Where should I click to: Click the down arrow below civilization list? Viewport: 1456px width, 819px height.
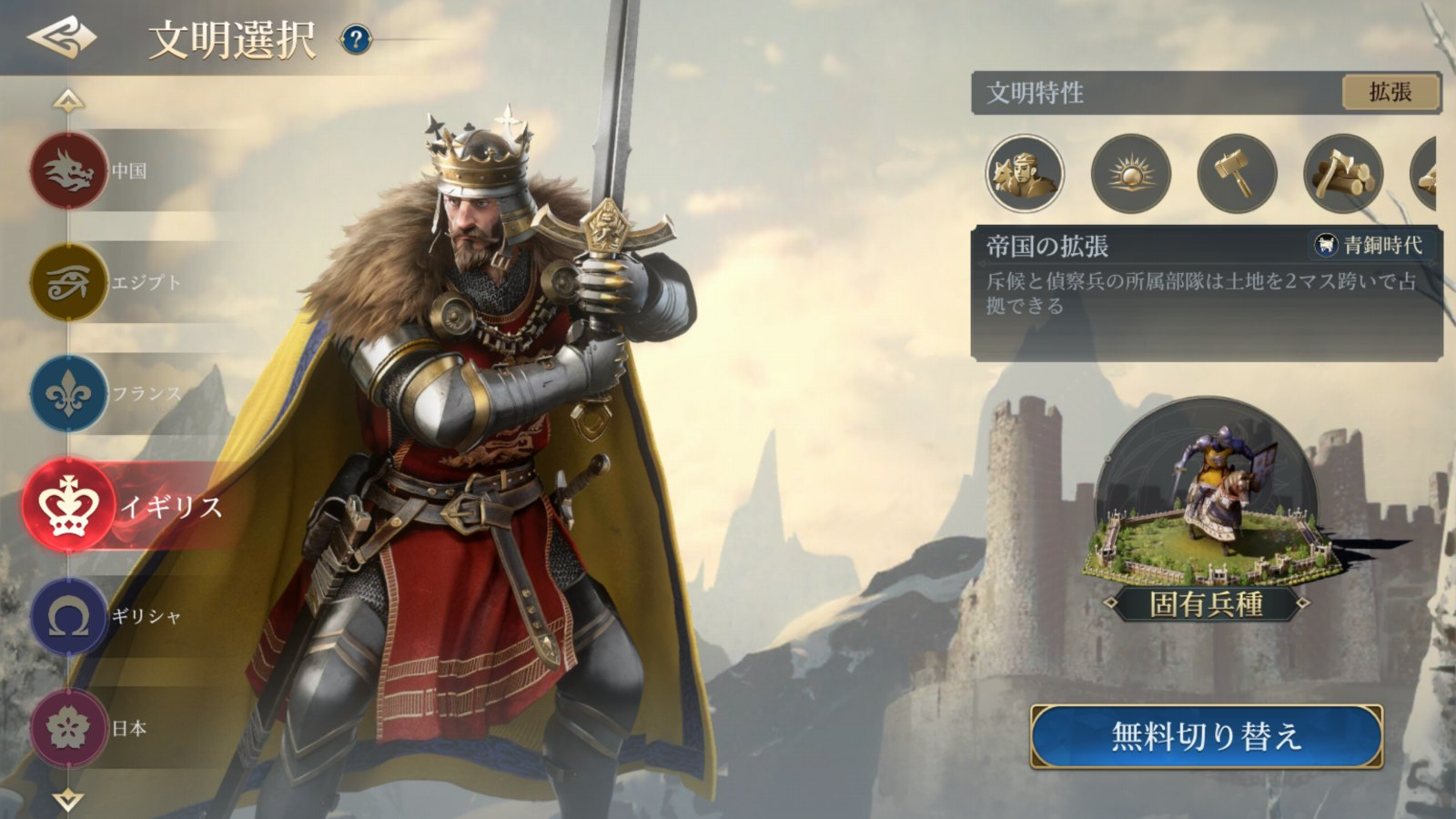point(68,800)
